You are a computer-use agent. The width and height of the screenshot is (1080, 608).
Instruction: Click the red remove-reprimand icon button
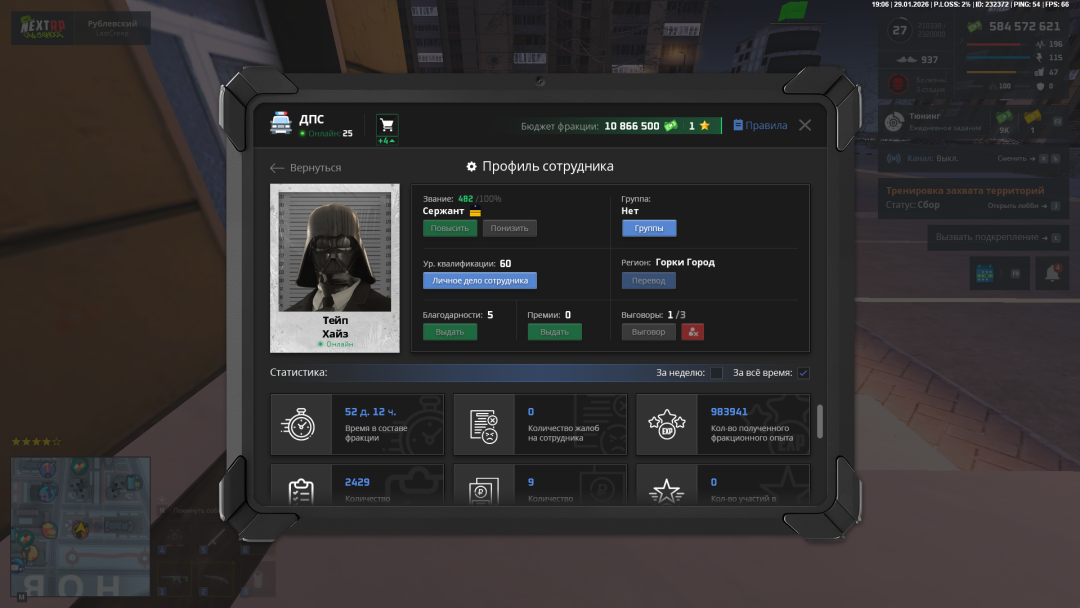692,332
